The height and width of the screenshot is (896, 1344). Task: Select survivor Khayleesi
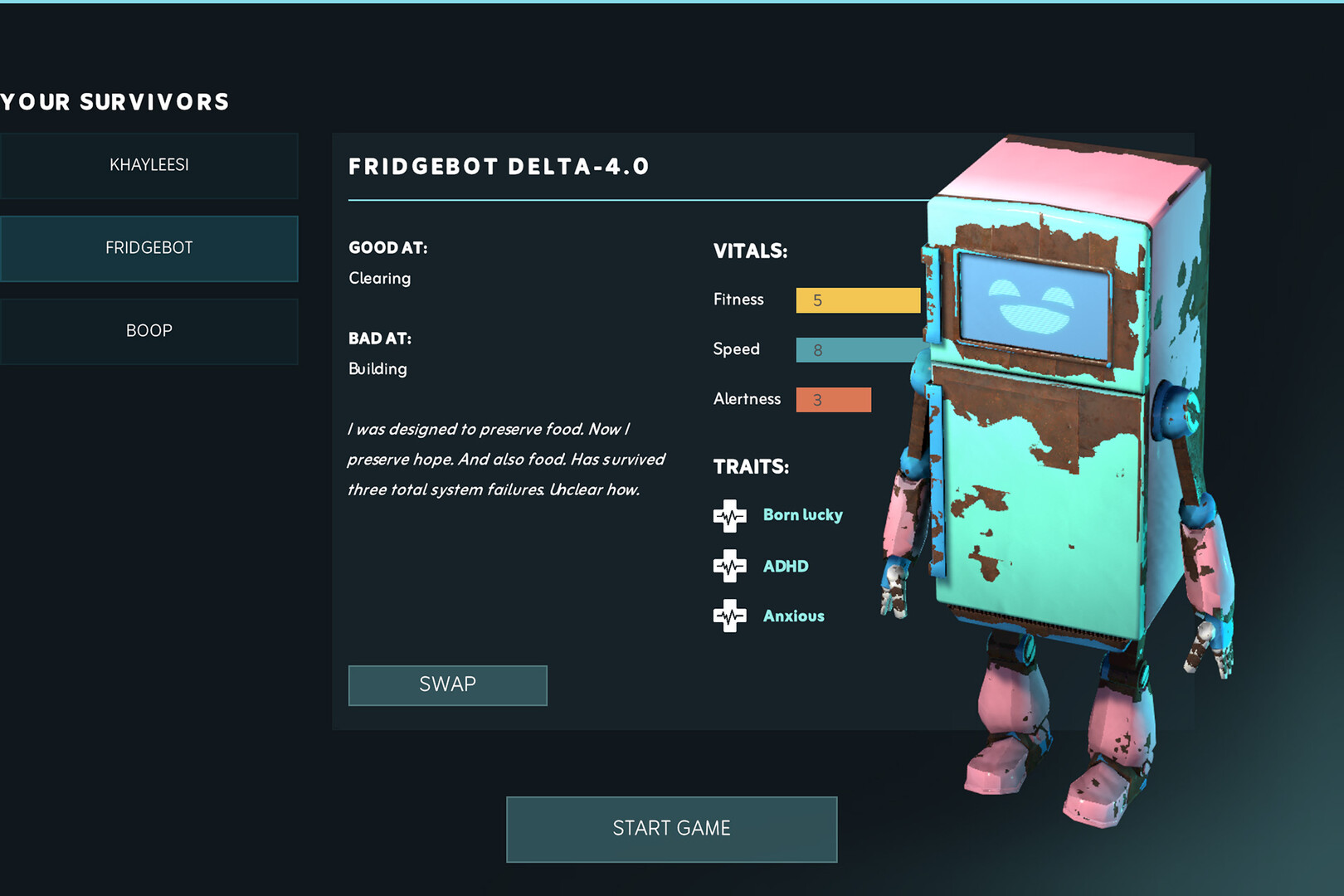(x=149, y=165)
